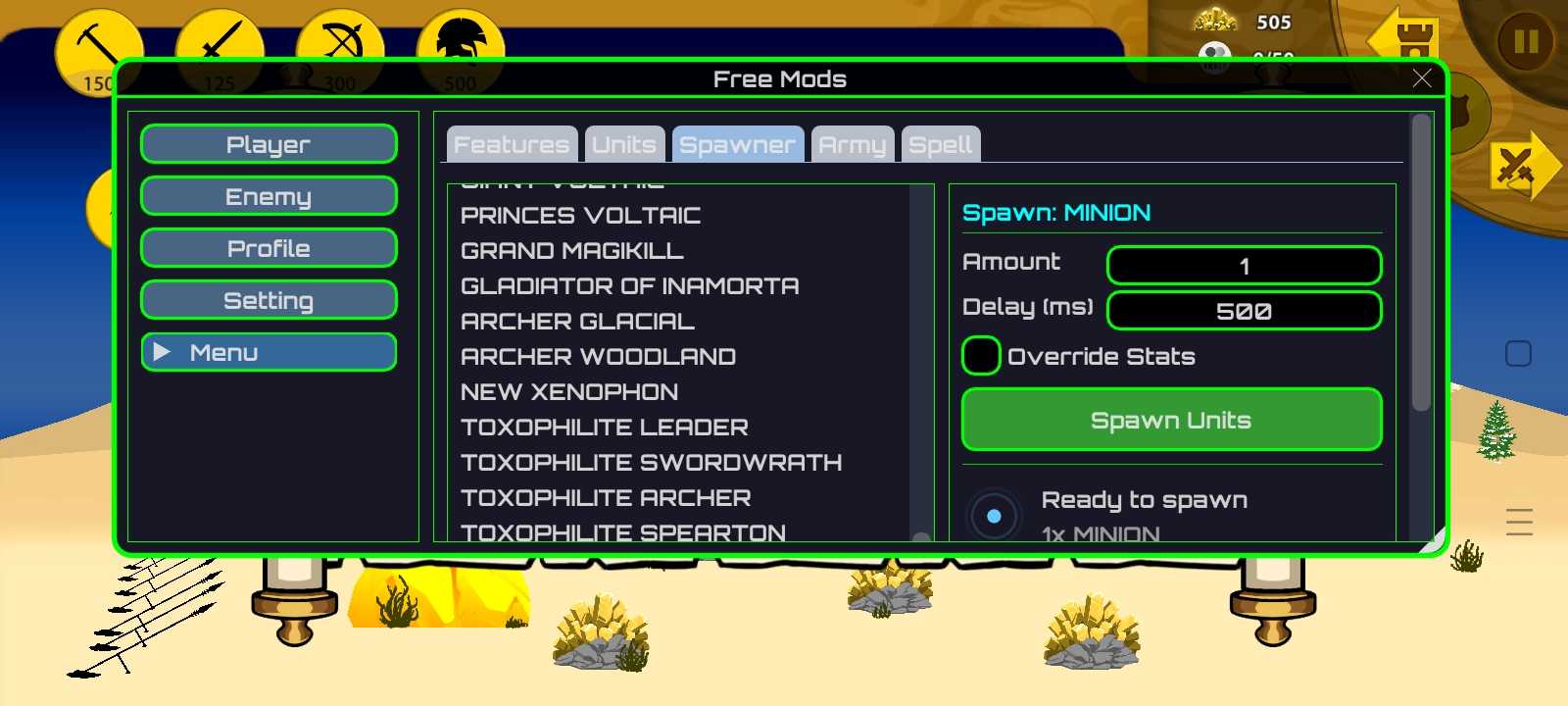Toggle the Override Stats checkbox
The width and height of the screenshot is (1568, 706).
point(981,356)
